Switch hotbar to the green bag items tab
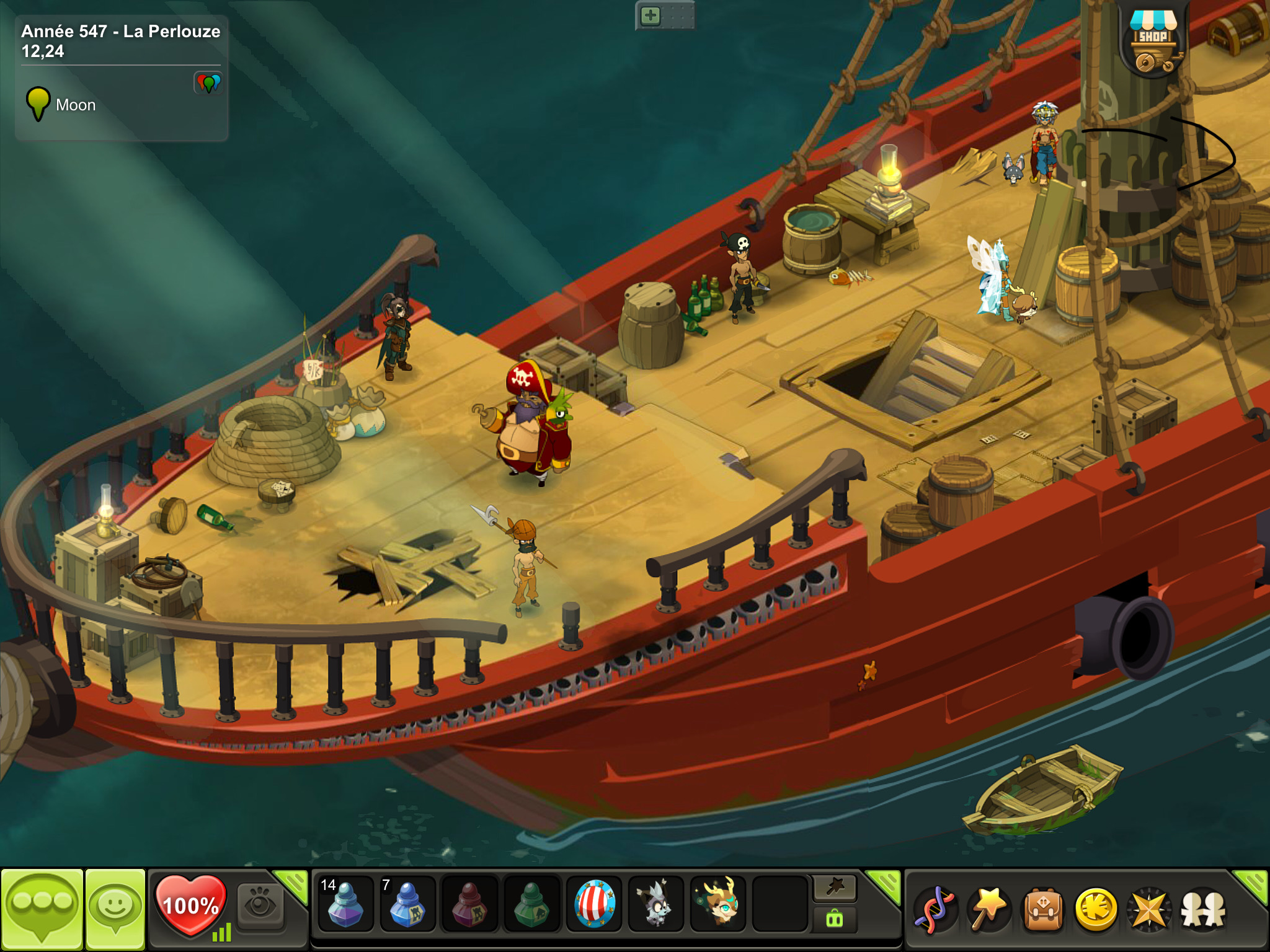 [834, 919]
